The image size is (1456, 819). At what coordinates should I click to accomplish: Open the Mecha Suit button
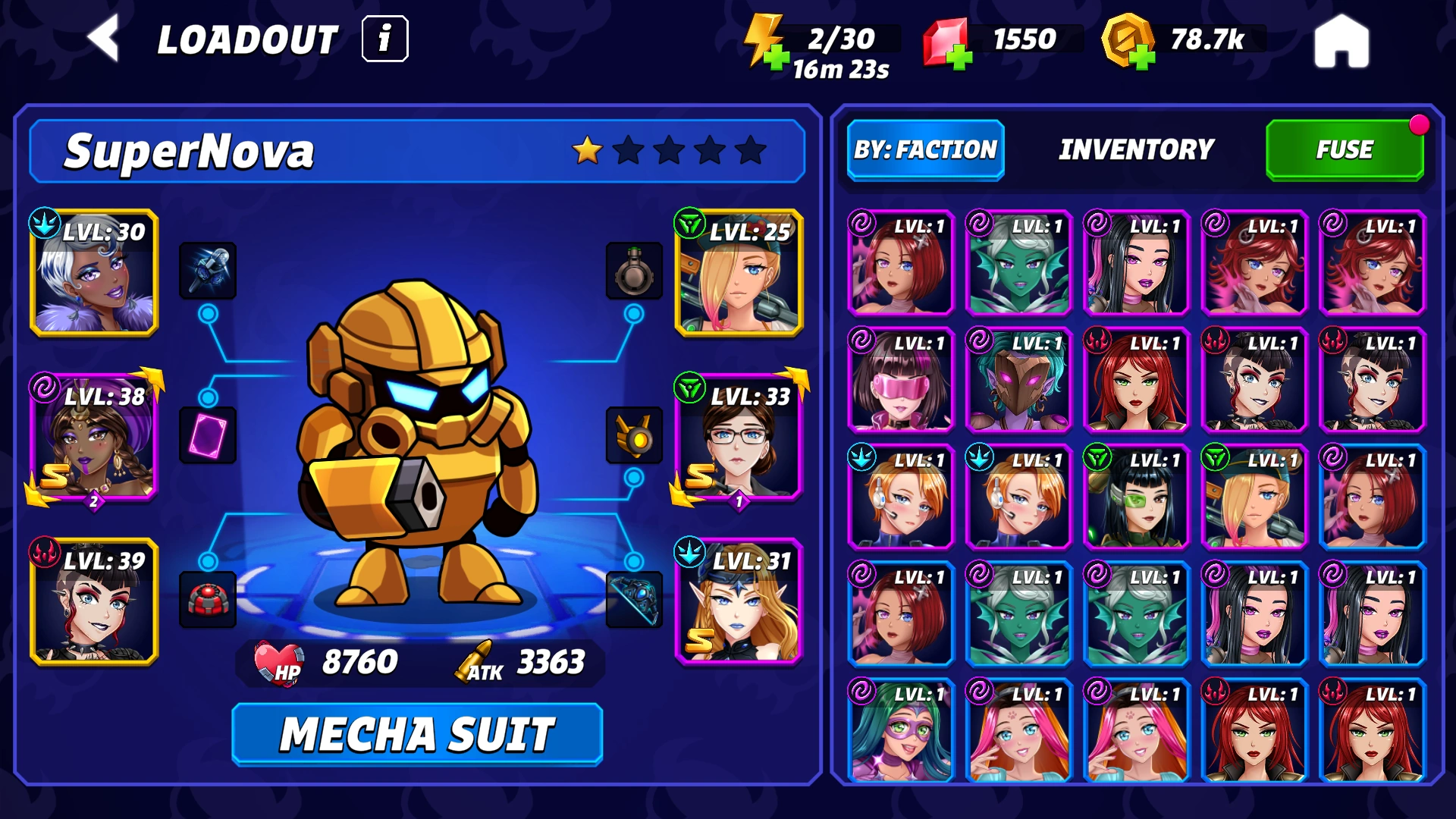click(x=417, y=734)
